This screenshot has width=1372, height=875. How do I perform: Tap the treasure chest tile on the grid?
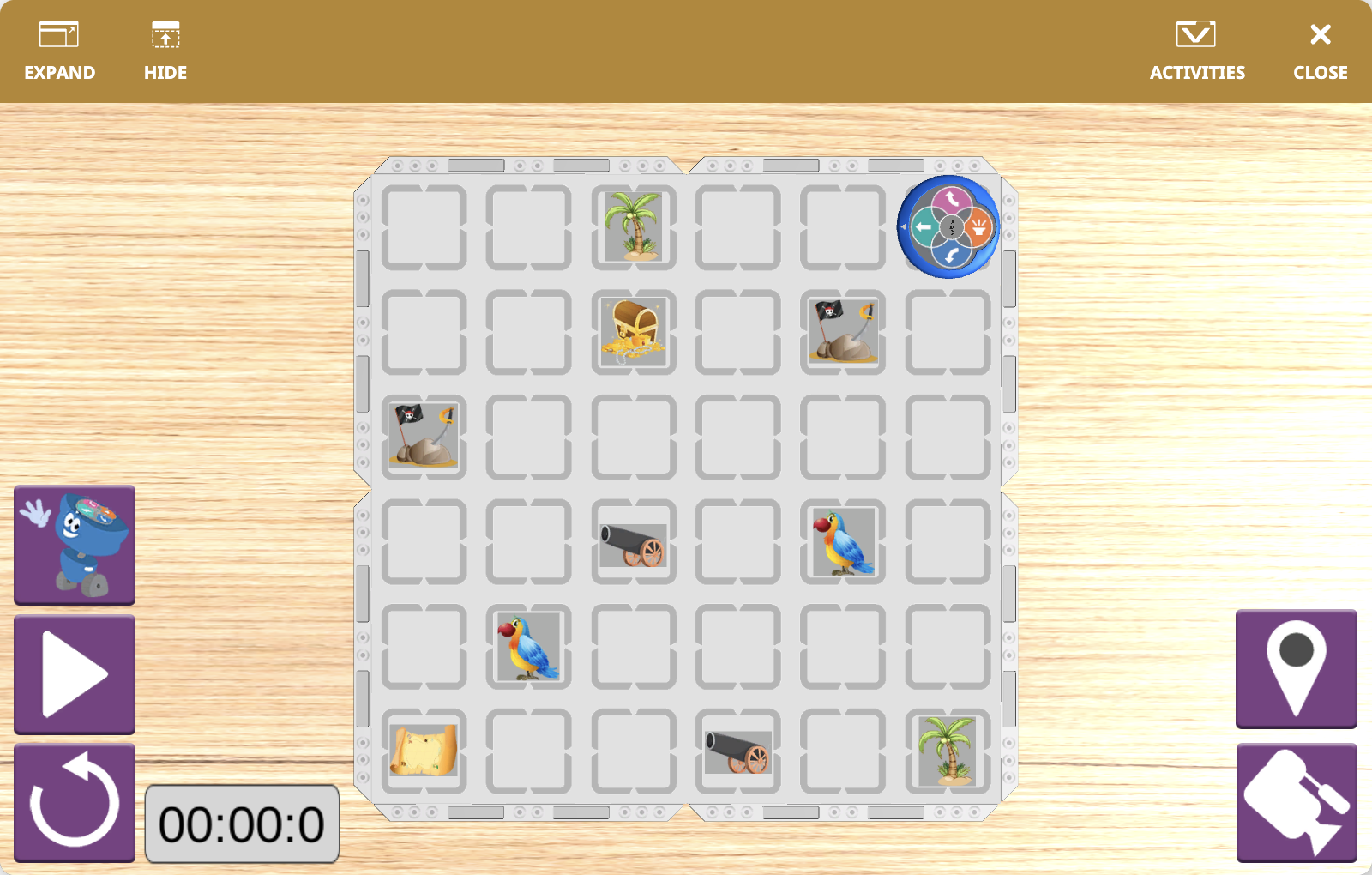[x=635, y=333]
